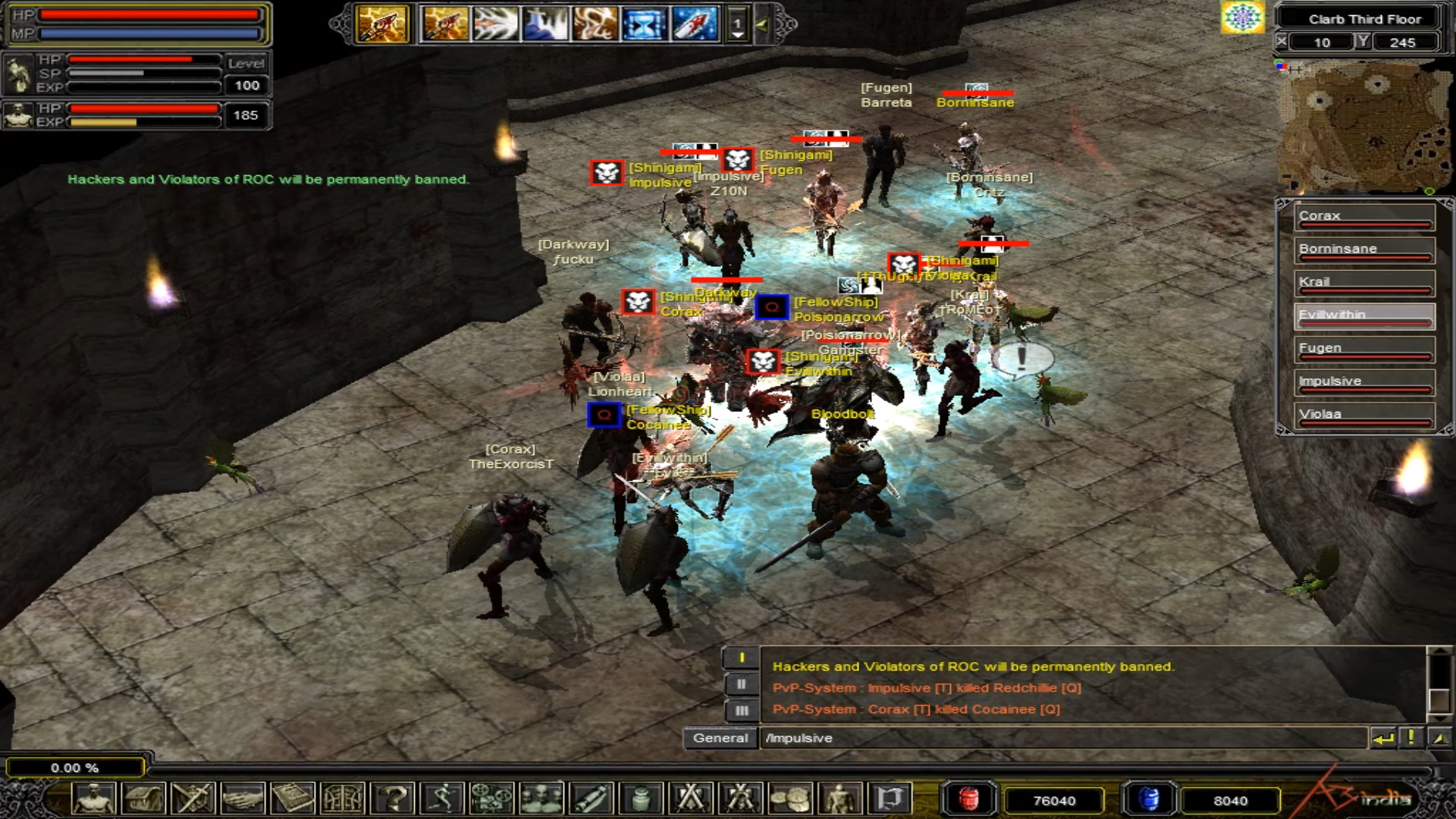Select party member Borninsane
Screen dimensions: 1456x819
(x=1363, y=250)
